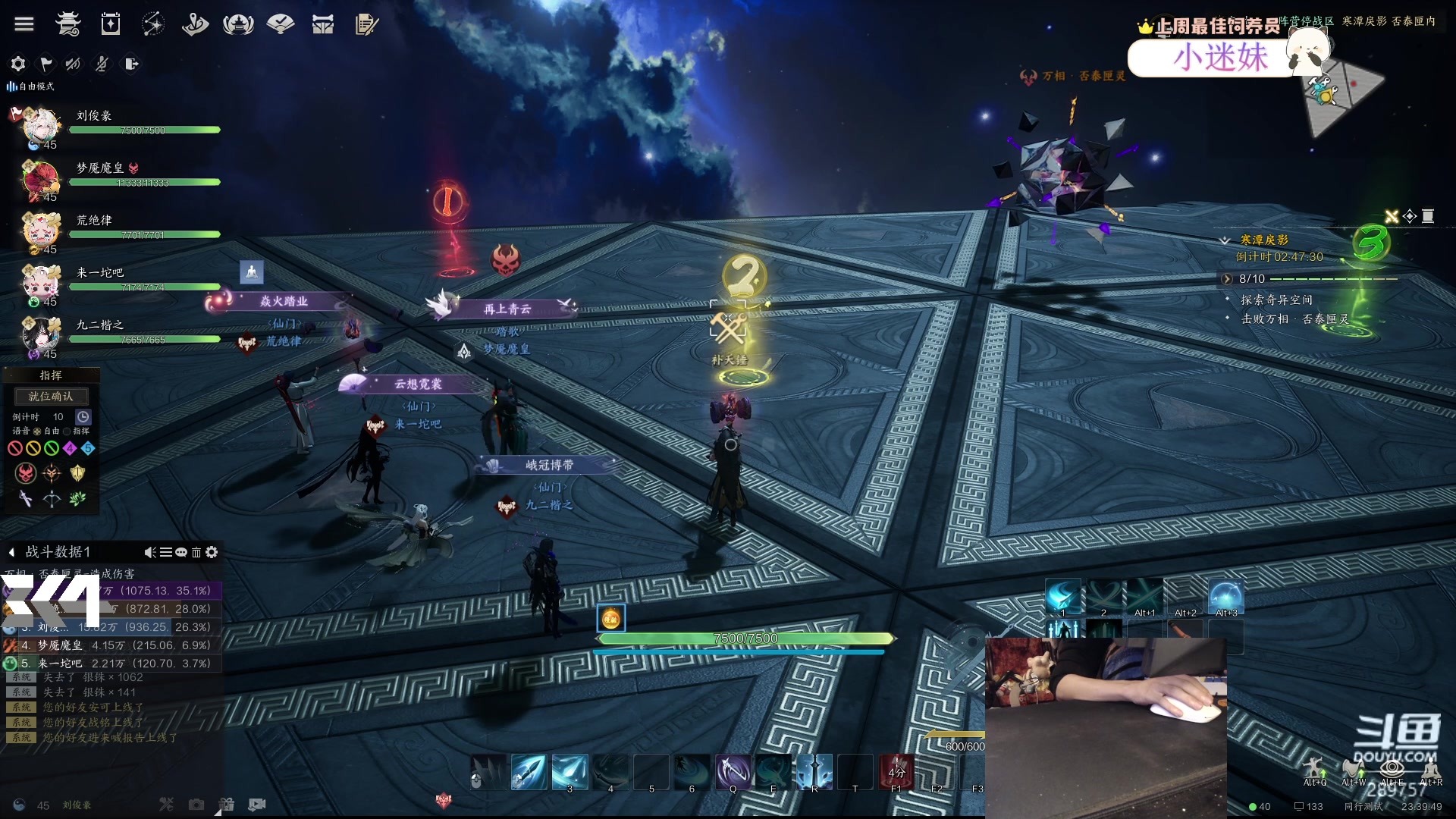Toggle the muted microphone icon

coord(102,64)
